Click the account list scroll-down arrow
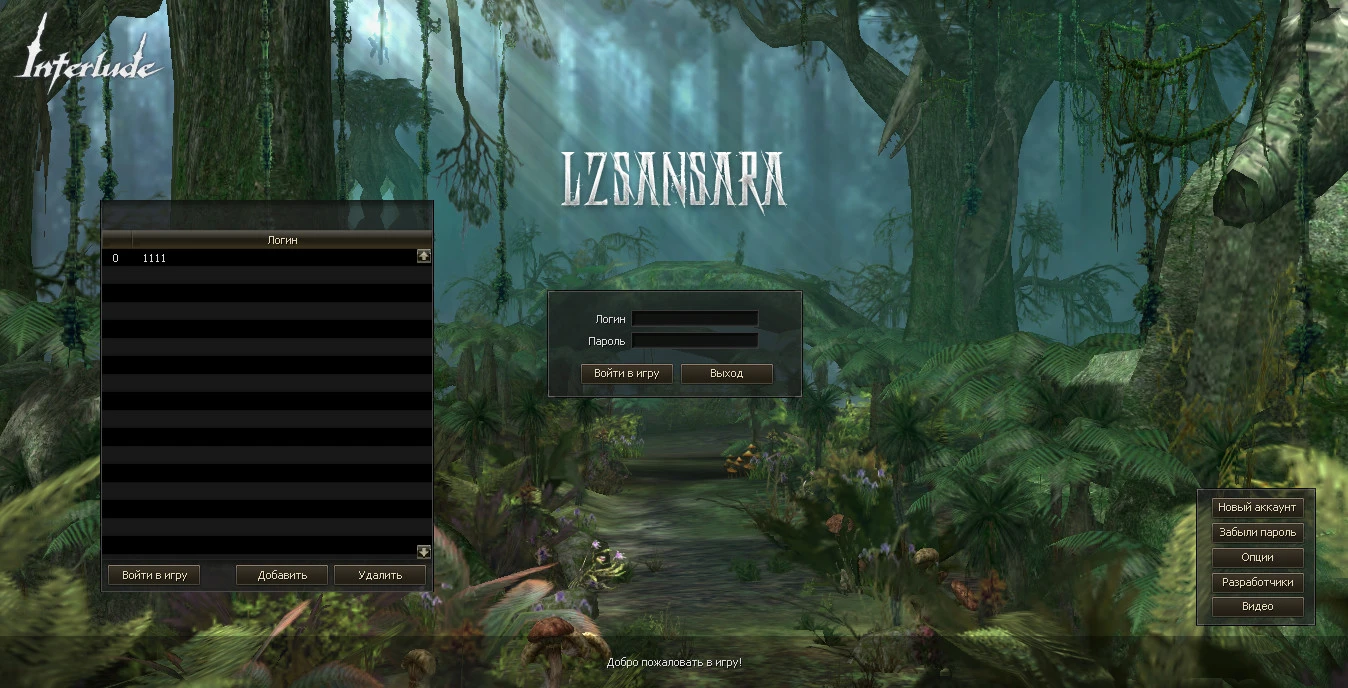The image size is (1348, 688). 424,551
